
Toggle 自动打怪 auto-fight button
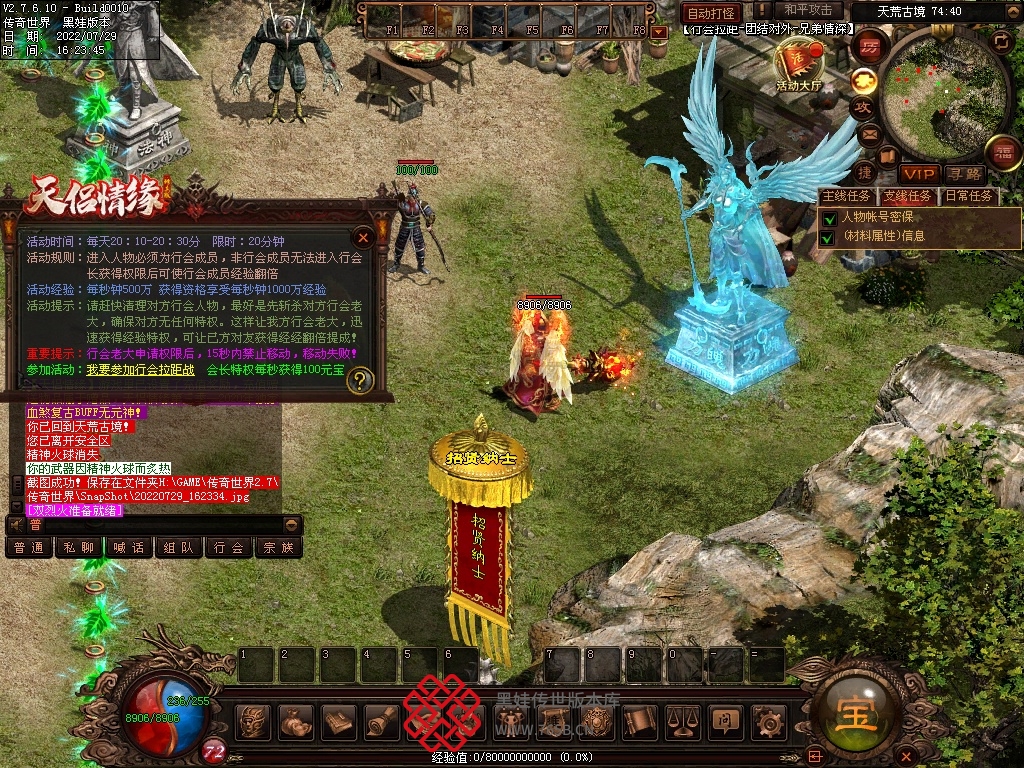711,13
